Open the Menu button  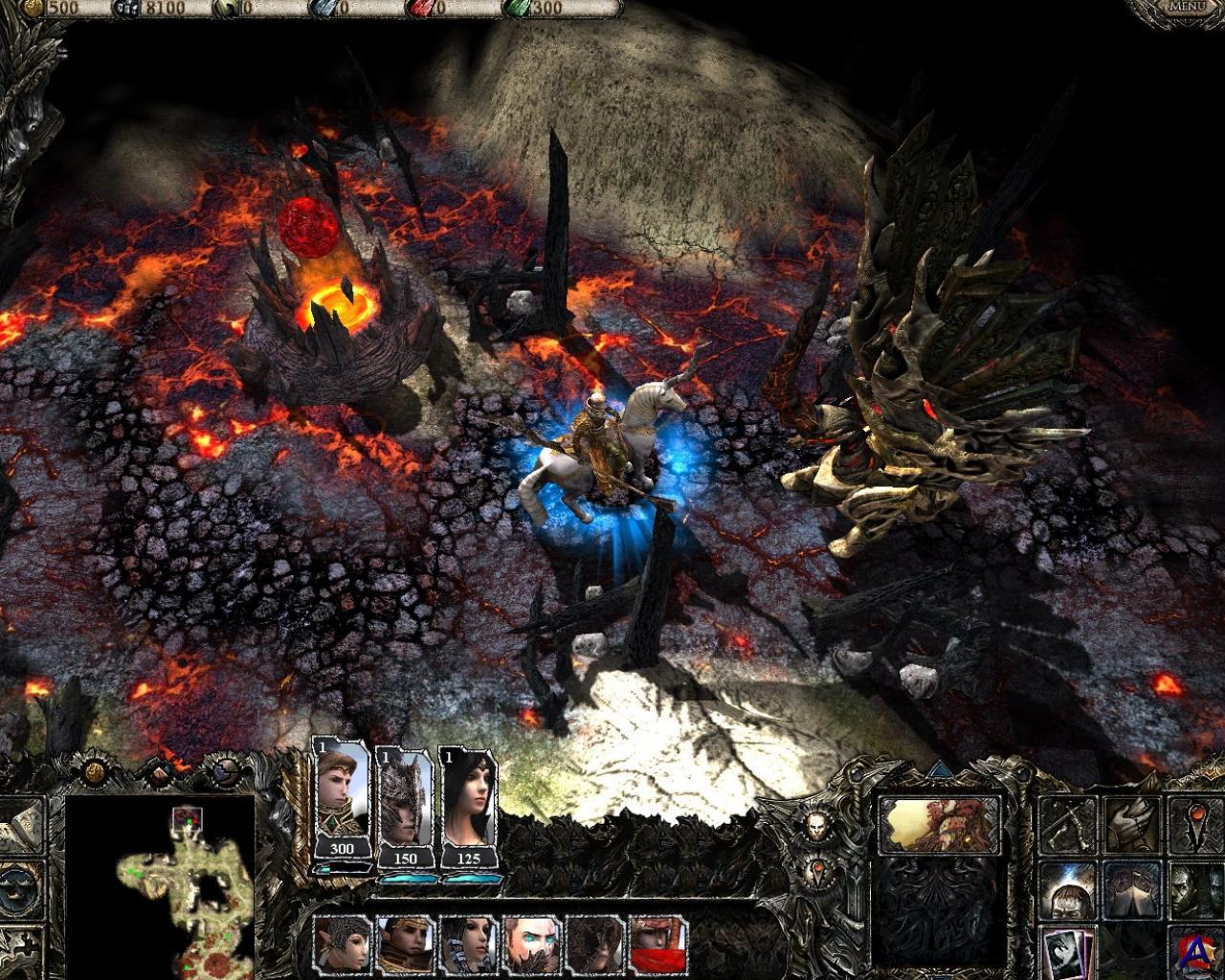pos(1187,8)
